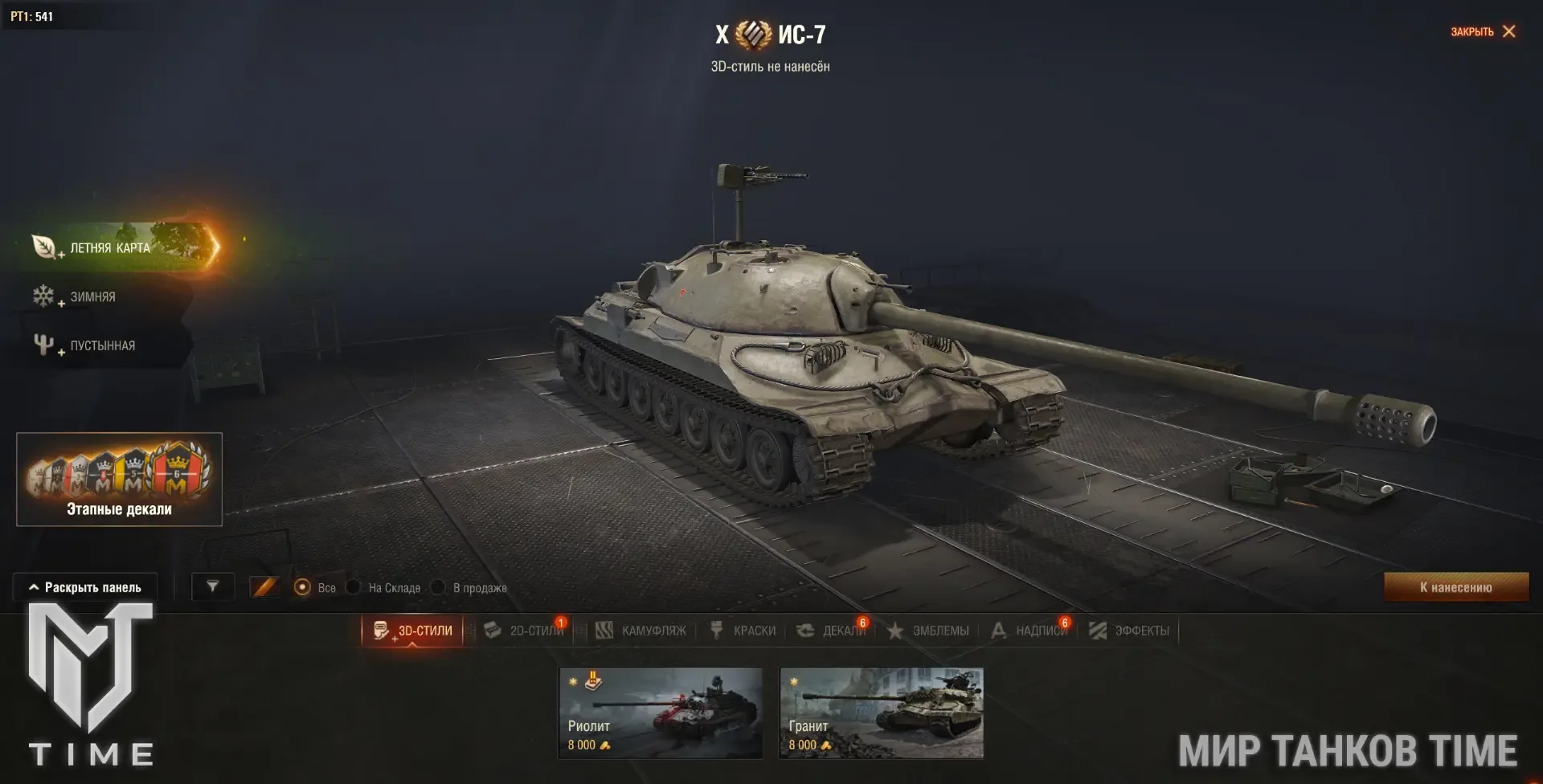This screenshot has width=1543, height=784.
Task: Choose the Гранит 3D style card
Action: coord(881,713)
